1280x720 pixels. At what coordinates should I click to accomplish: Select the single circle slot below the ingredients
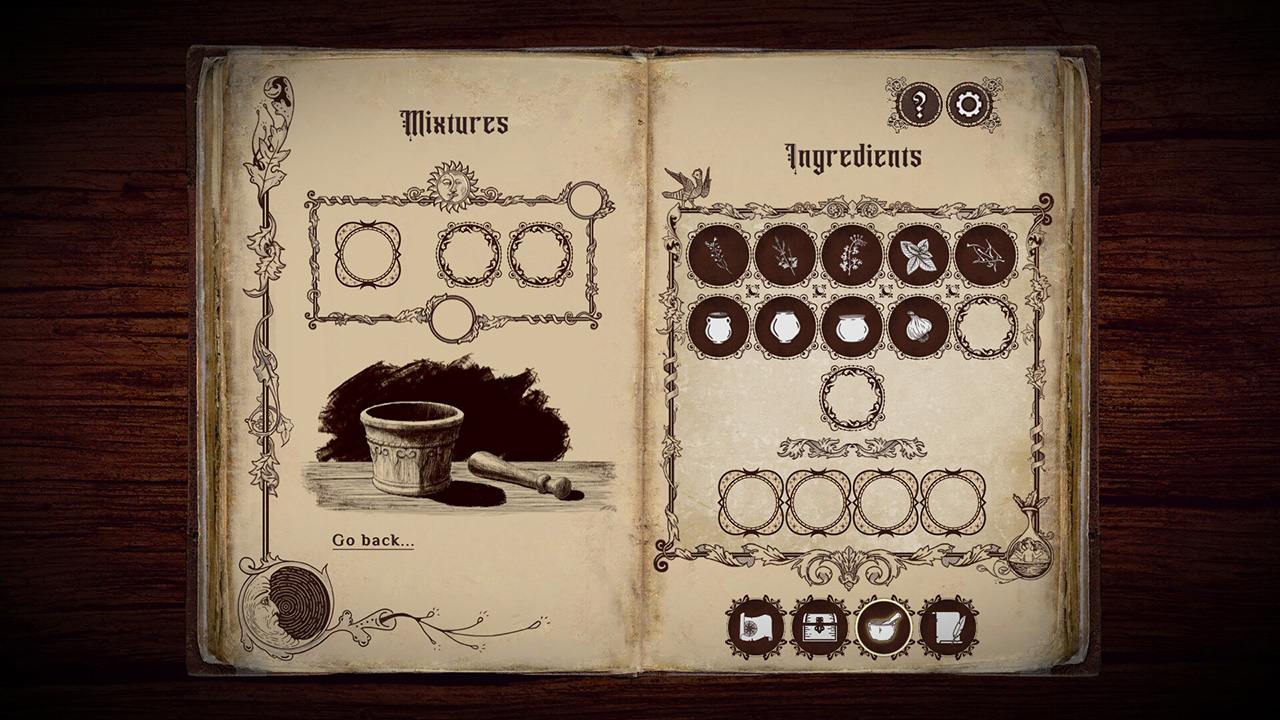851,397
